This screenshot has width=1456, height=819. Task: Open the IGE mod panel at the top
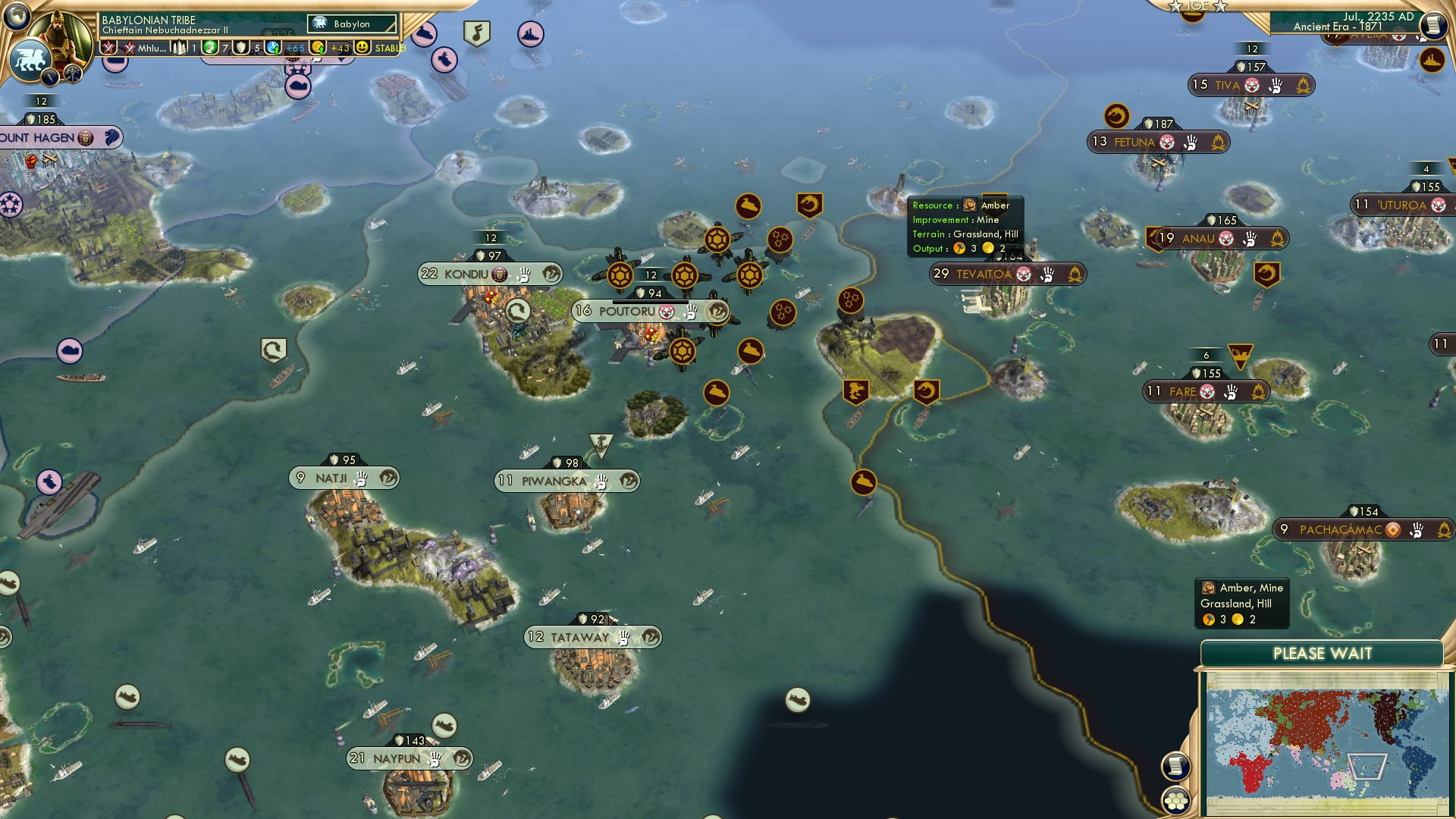click(1196, 7)
